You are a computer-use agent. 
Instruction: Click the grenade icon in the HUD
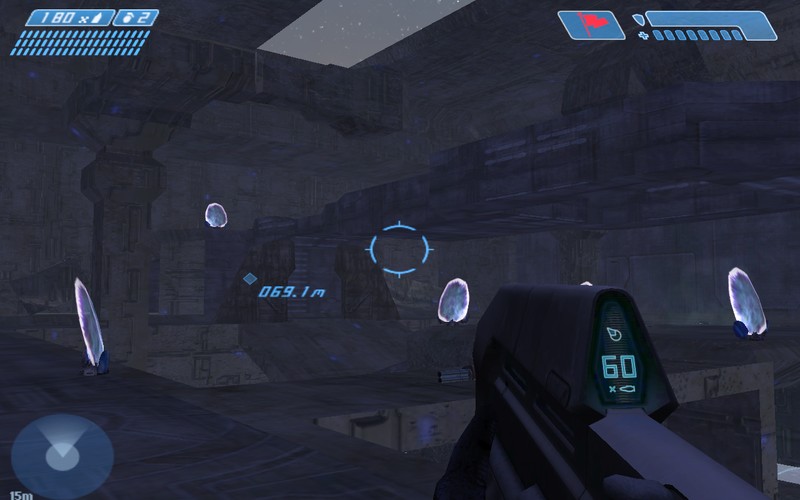129,17
